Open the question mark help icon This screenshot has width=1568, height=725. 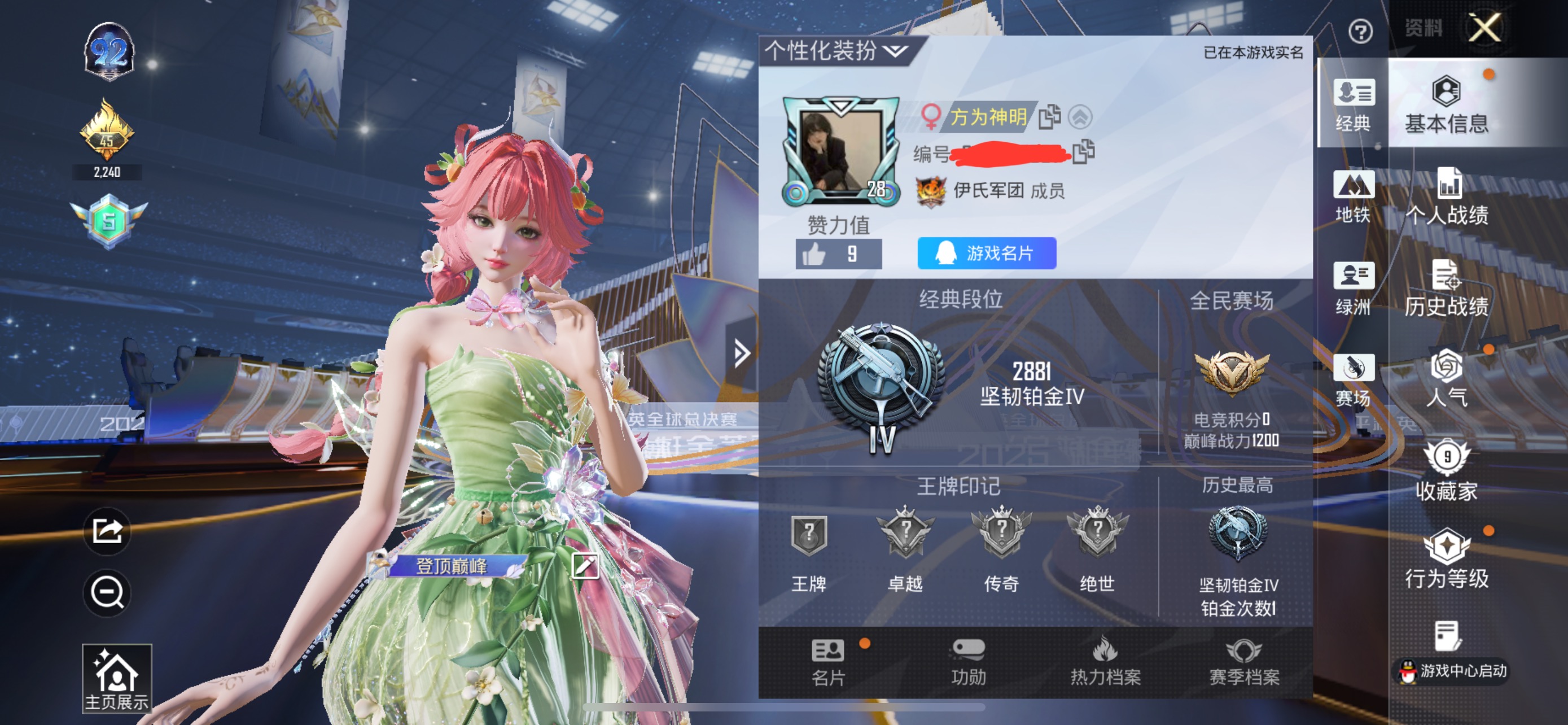pos(1360,31)
